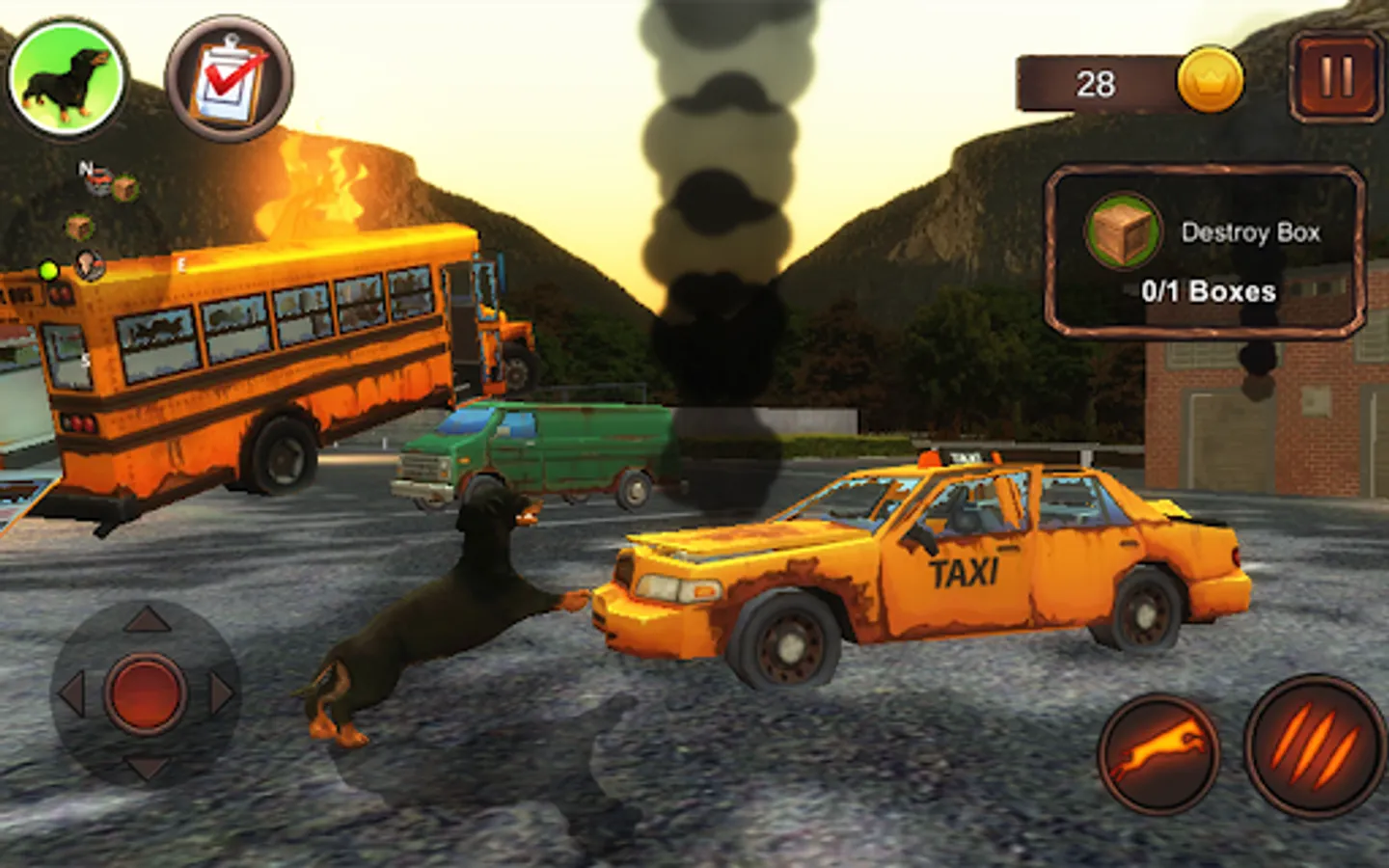Tap the red joystick center knob
The width and height of the screenshot is (1389, 868).
[x=146, y=692]
